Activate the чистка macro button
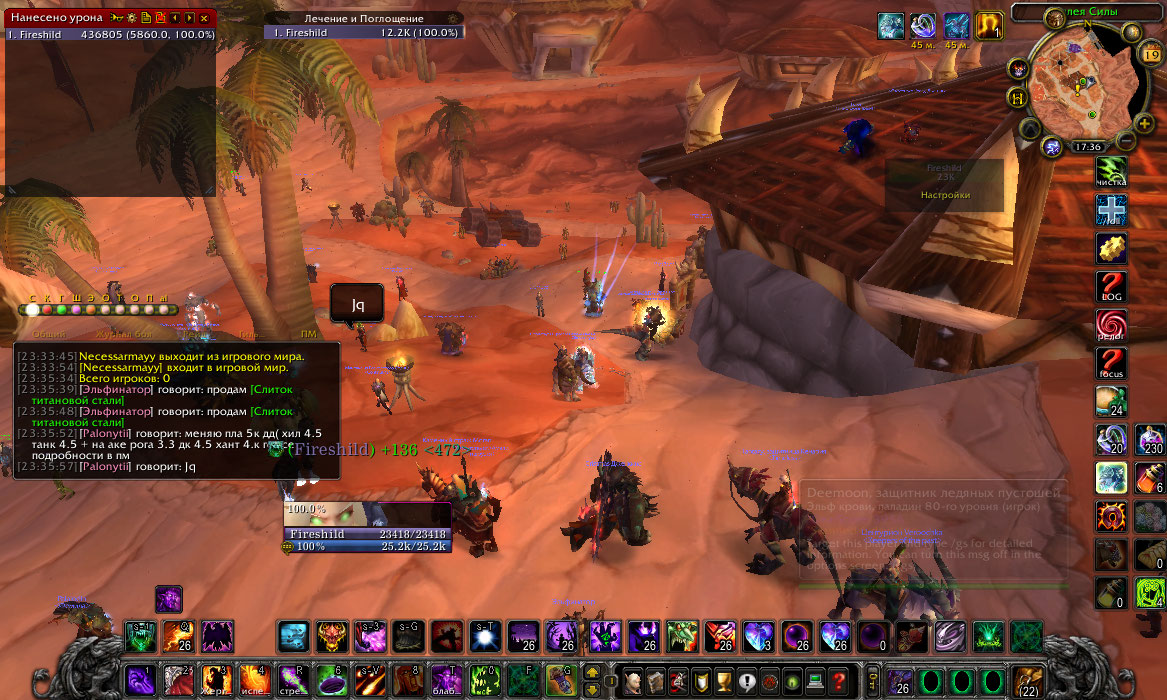The width and height of the screenshot is (1167, 700). pyautogui.click(x=1111, y=171)
